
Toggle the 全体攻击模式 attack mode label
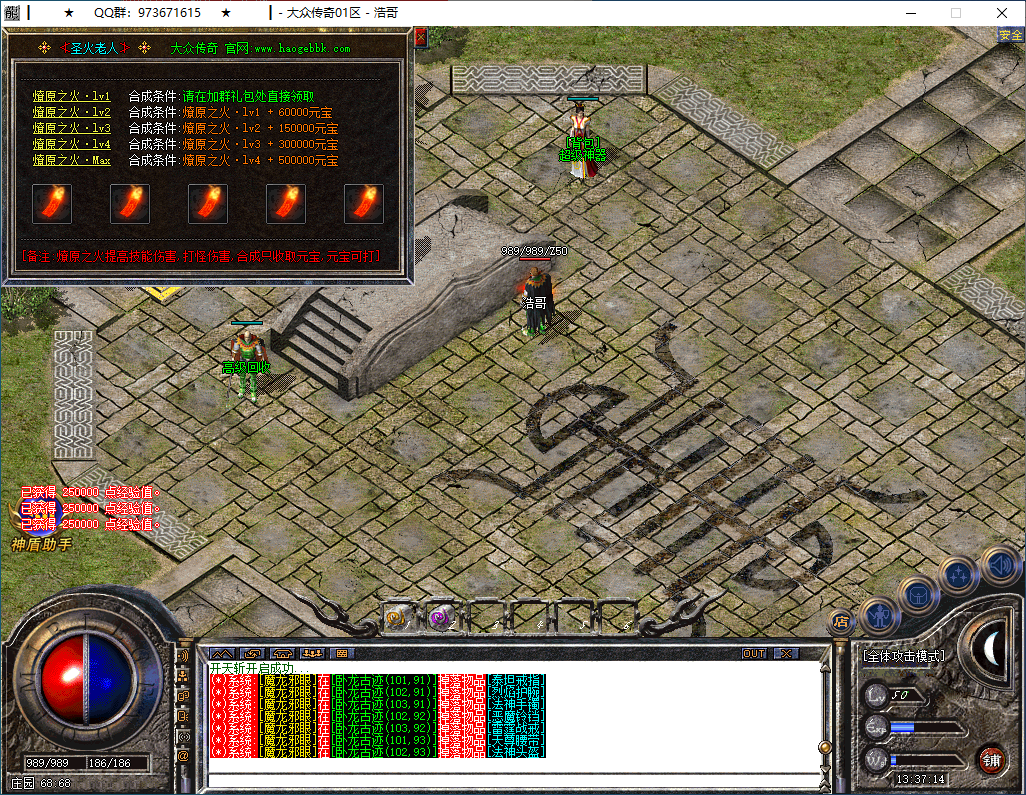[903, 657]
